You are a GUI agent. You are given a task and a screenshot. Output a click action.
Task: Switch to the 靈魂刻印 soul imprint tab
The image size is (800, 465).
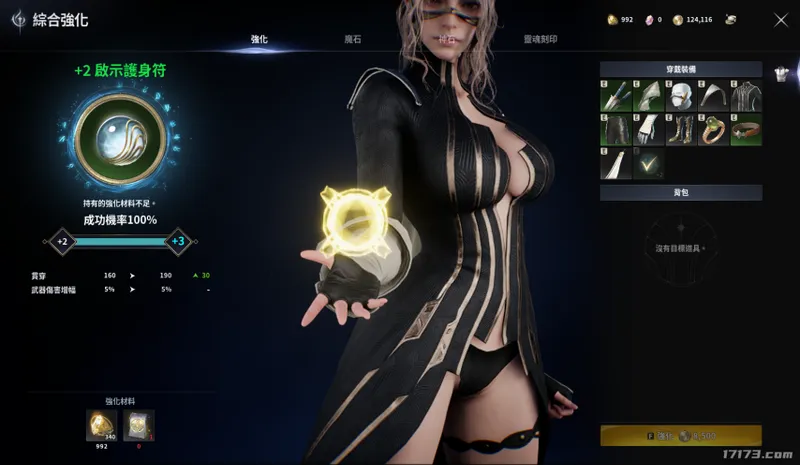coord(541,39)
